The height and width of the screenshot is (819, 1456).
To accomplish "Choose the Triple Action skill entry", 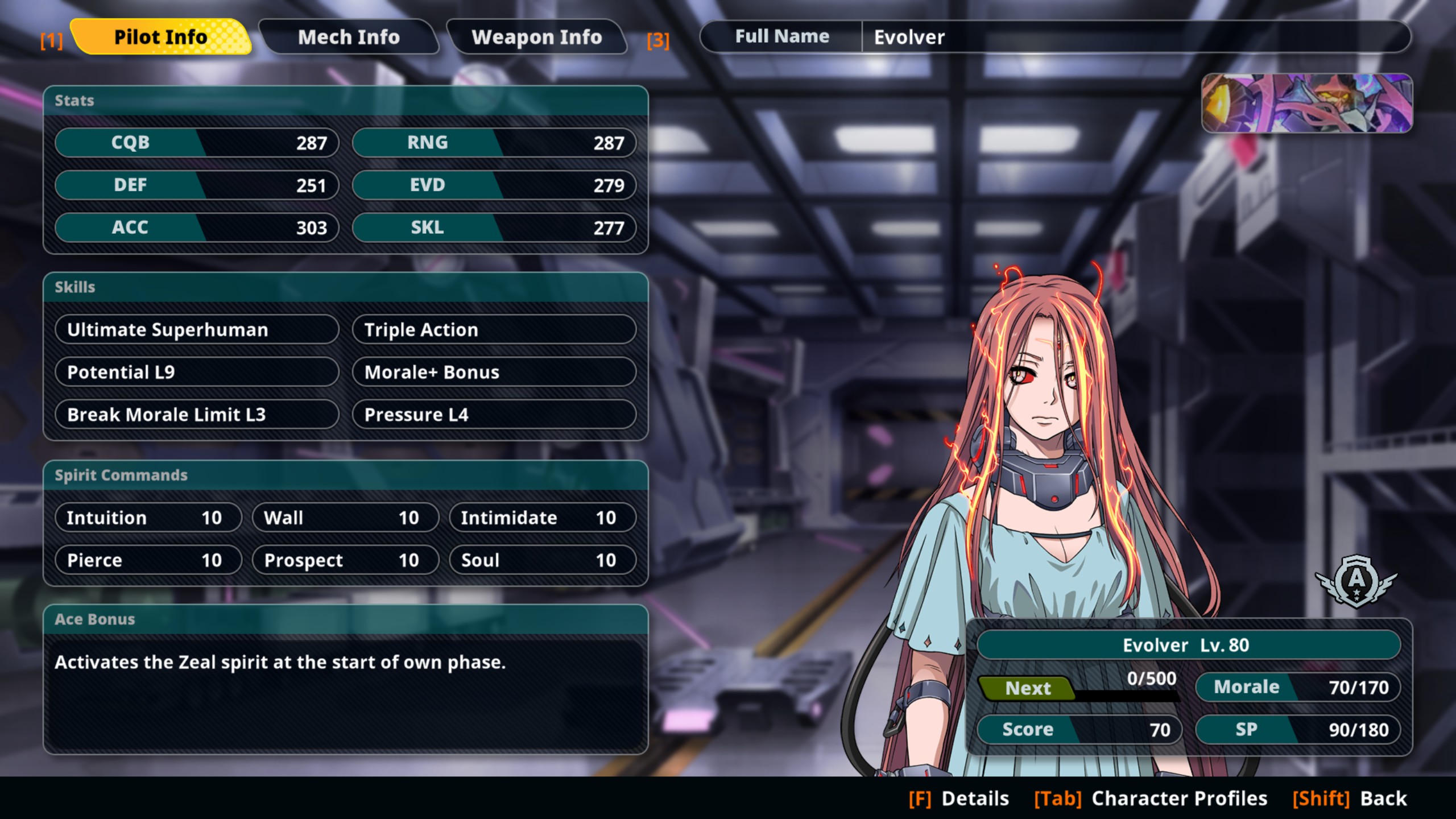I will tap(494, 330).
